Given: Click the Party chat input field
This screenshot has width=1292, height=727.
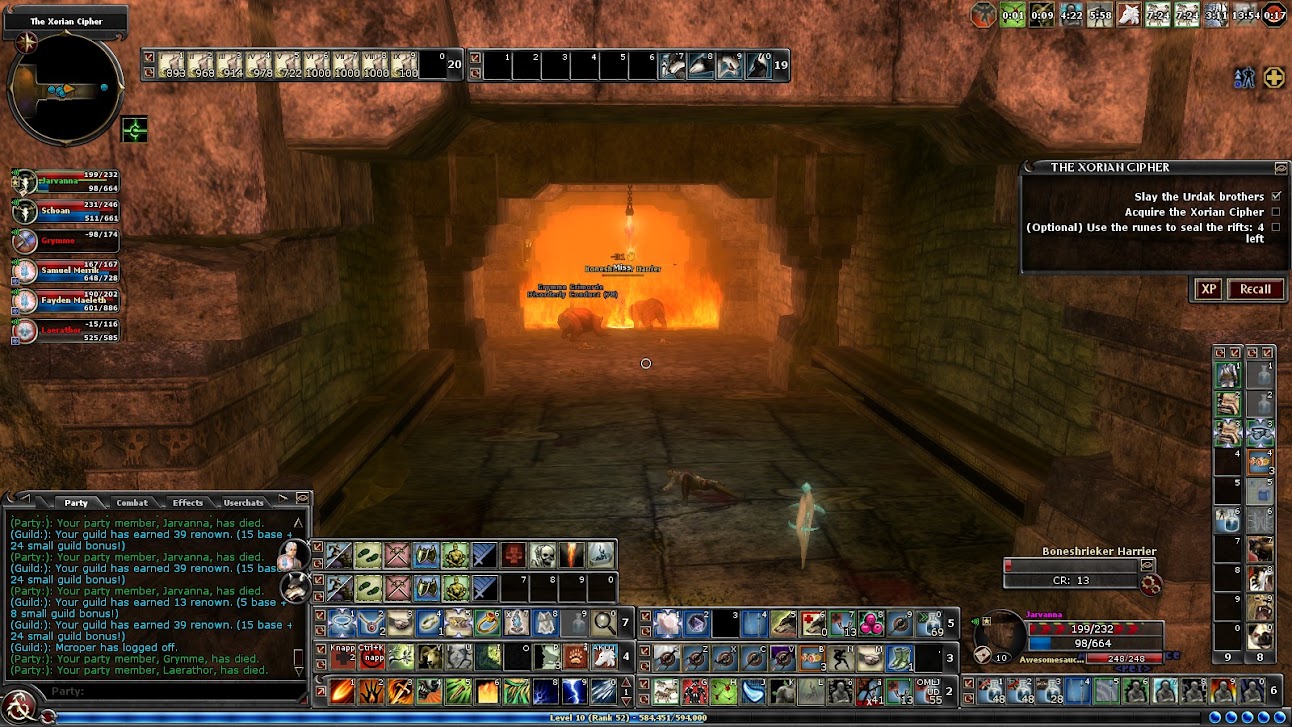Looking at the screenshot, I should pyautogui.click(x=170, y=691).
